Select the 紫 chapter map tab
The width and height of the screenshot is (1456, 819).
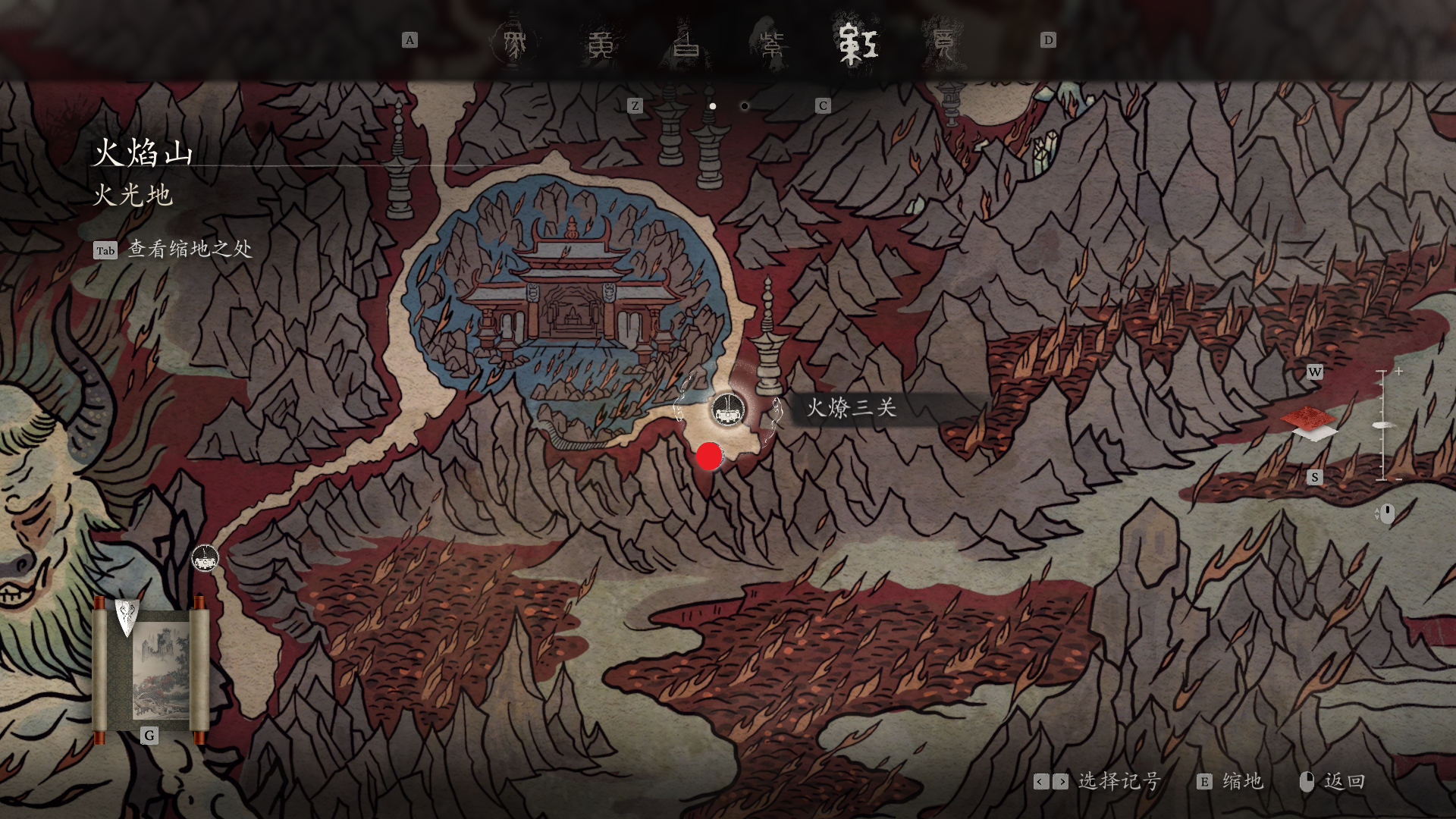[772, 43]
